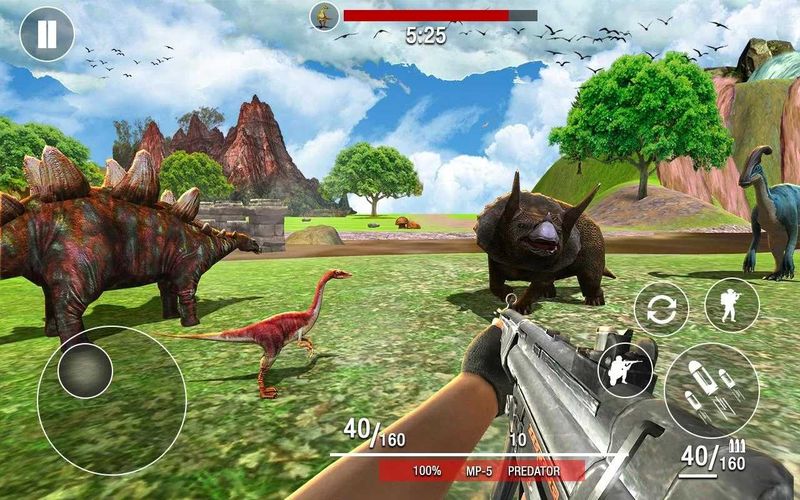Tap the weapon swap arrows button
Viewport: 800px width, 500px height.
point(661,308)
